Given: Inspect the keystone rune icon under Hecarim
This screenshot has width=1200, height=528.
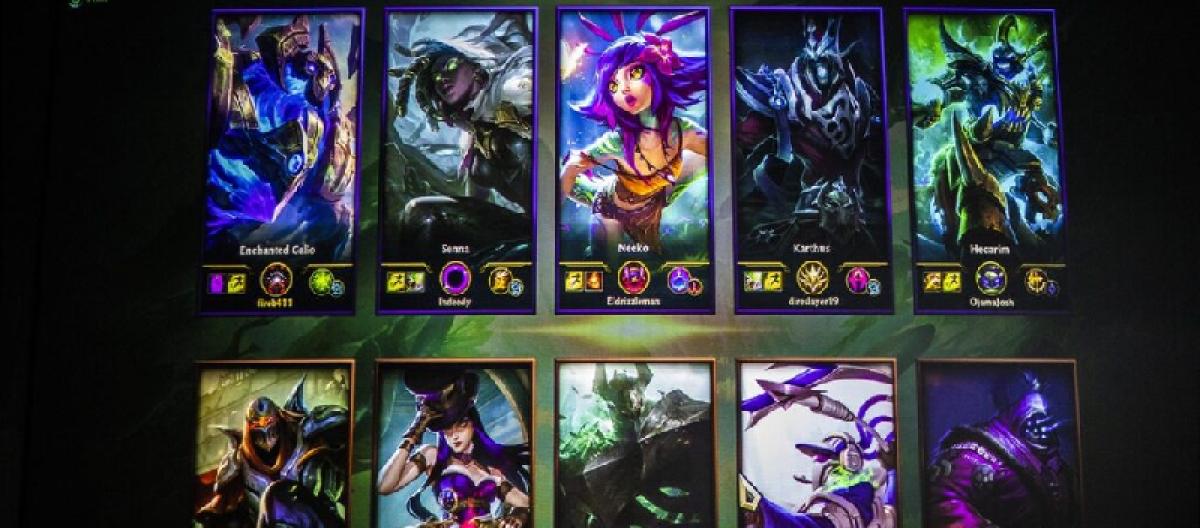Looking at the screenshot, I should click(x=991, y=278).
